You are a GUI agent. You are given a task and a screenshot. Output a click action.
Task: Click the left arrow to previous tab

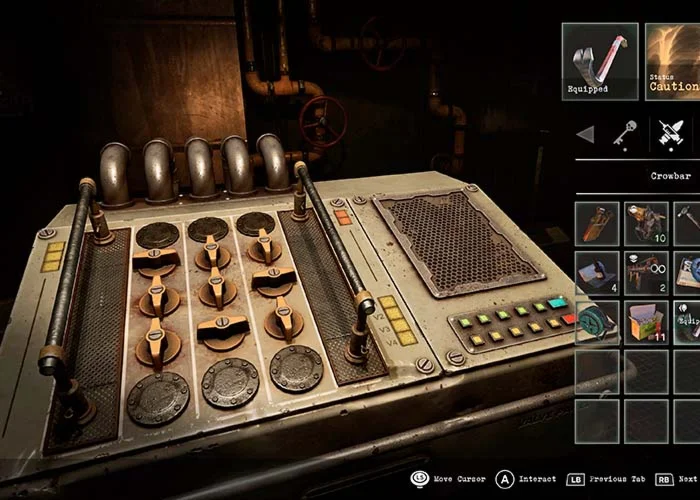coord(586,134)
